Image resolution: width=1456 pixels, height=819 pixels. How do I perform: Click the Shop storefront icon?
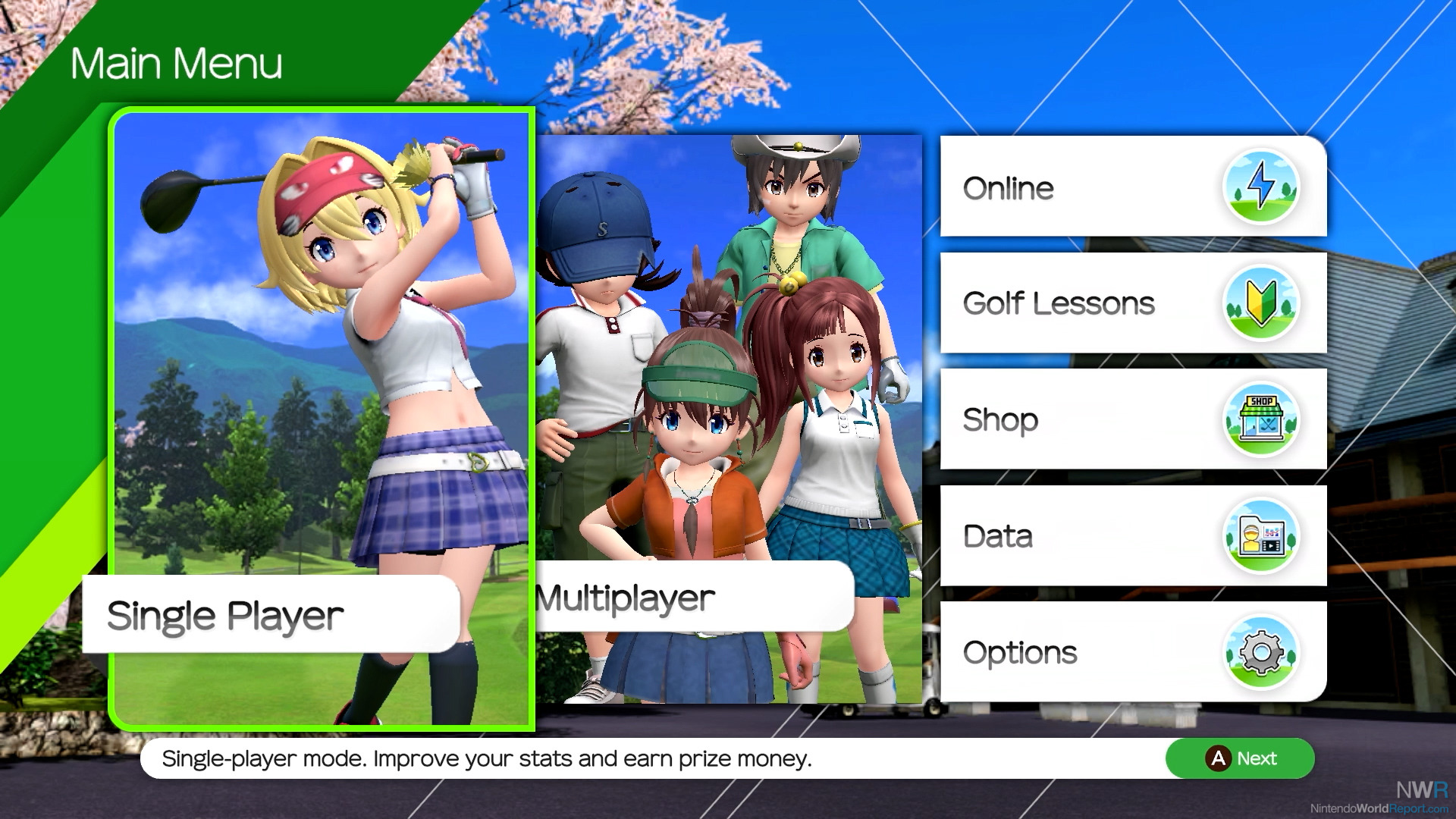click(x=1260, y=419)
